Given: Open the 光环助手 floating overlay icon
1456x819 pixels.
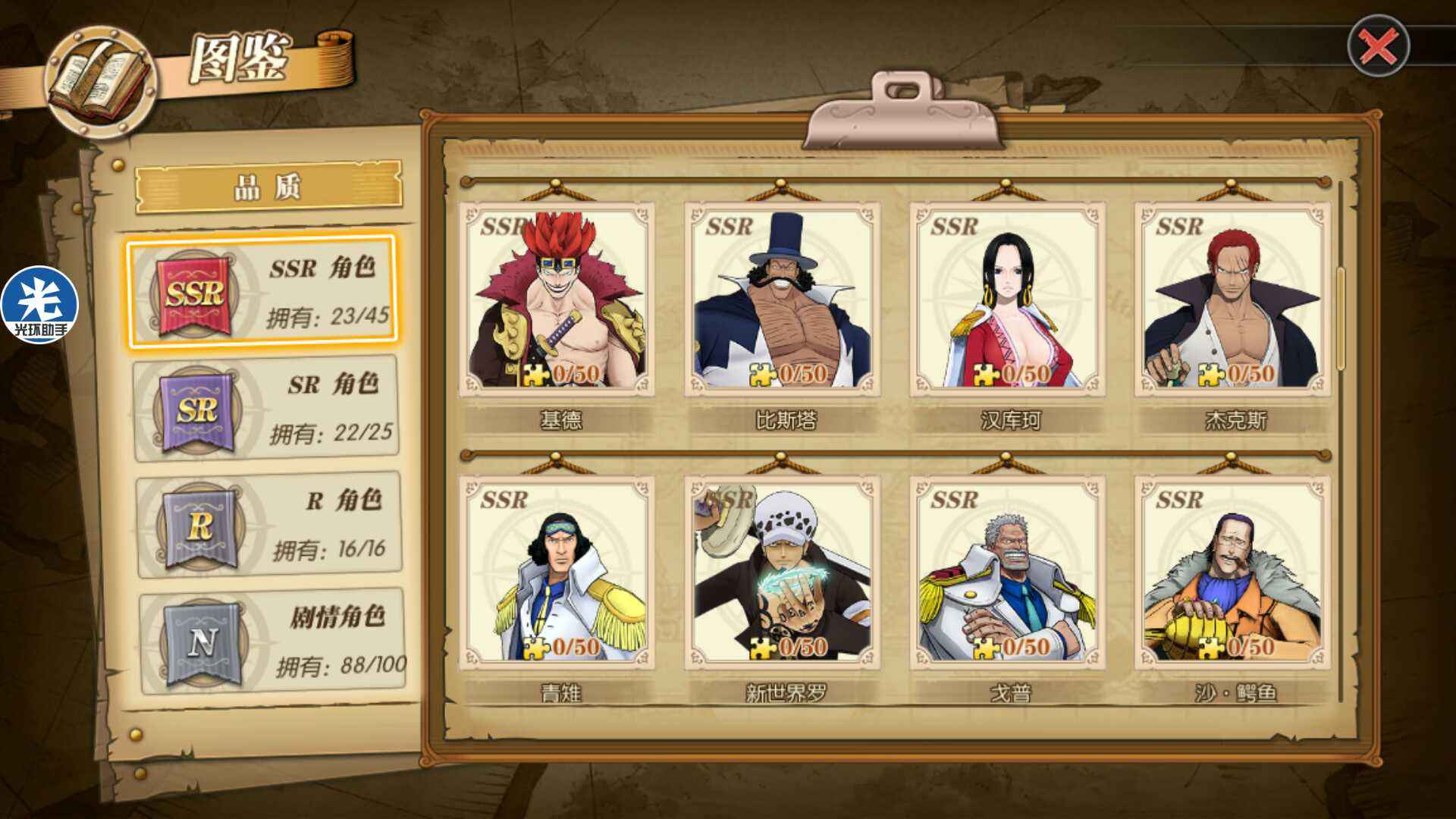Looking at the screenshot, I should [39, 305].
